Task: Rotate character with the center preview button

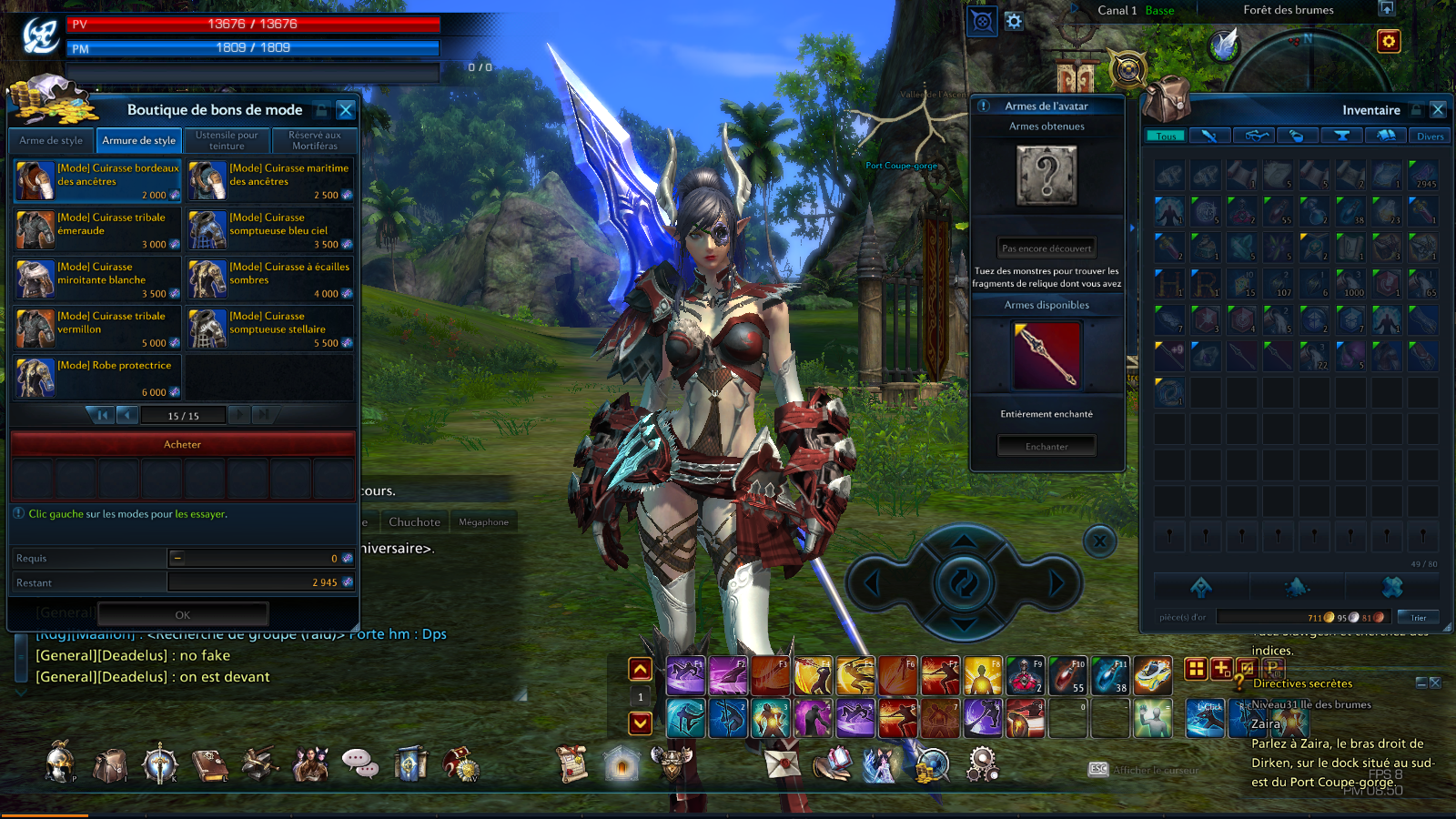Action: click(x=964, y=581)
